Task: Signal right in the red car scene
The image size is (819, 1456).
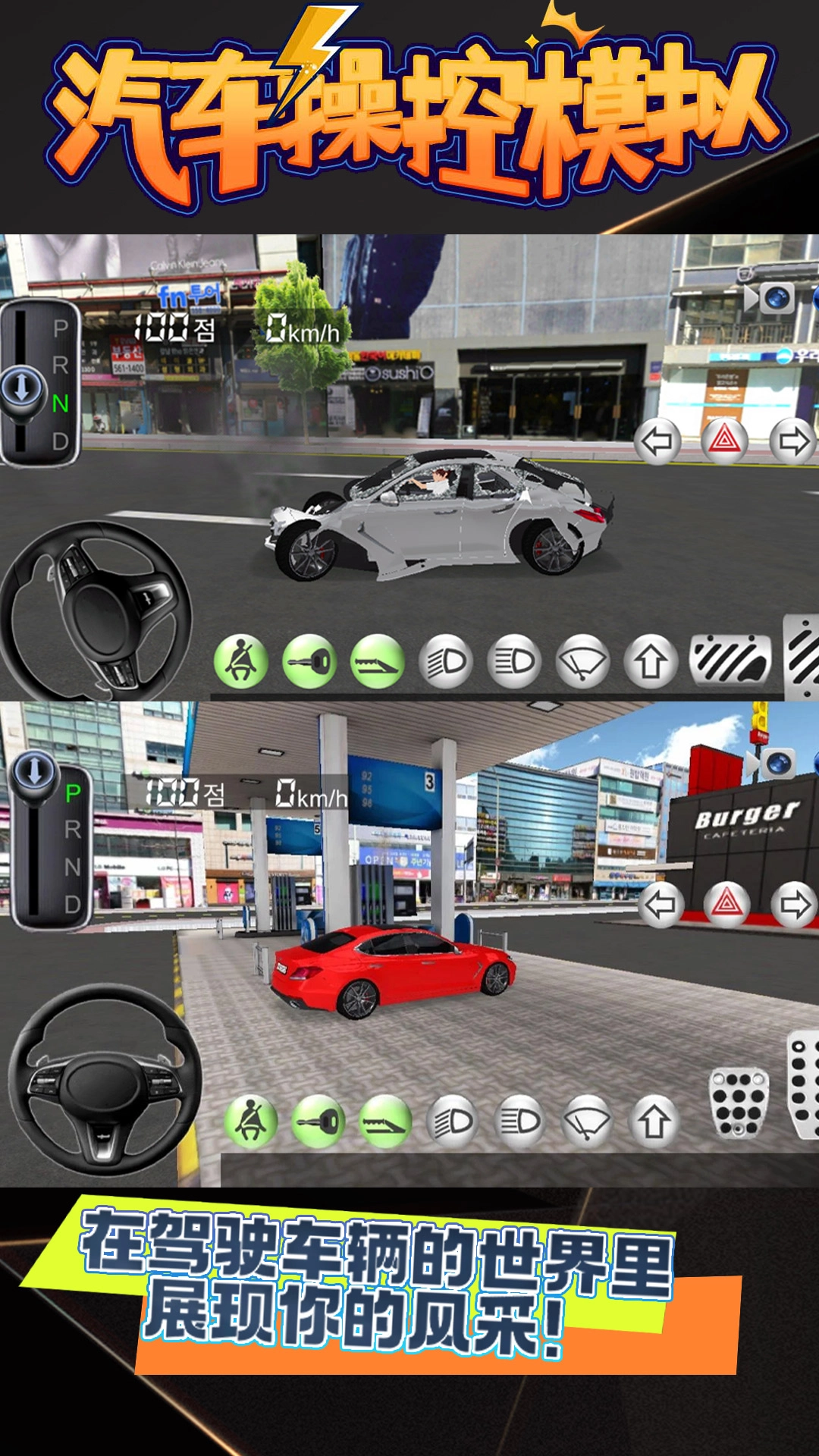Action: (794, 904)
